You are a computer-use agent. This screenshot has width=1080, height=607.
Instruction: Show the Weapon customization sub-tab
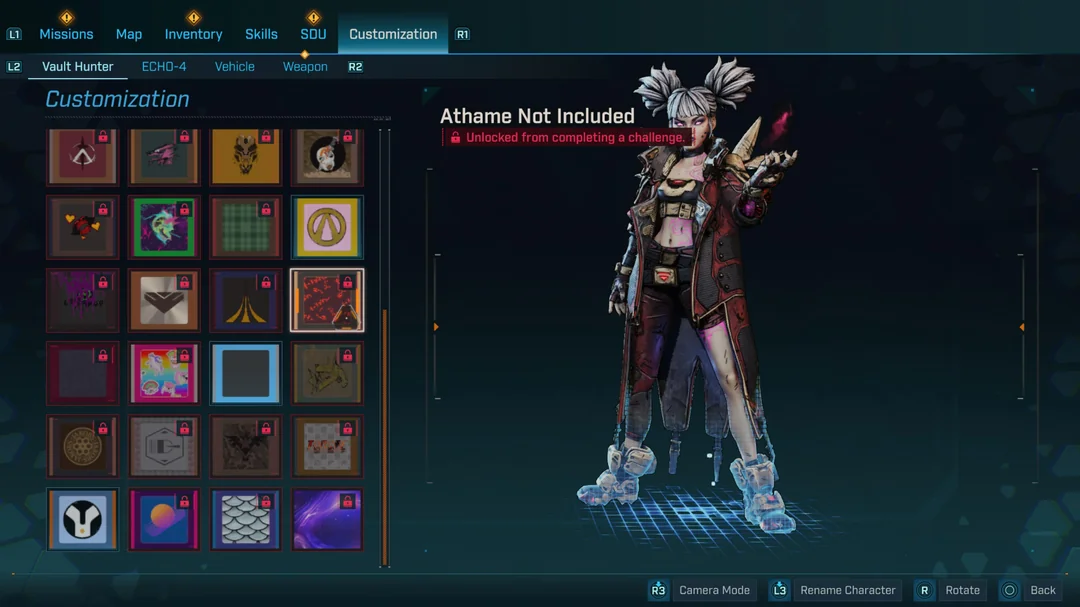[x=305, y=67]
